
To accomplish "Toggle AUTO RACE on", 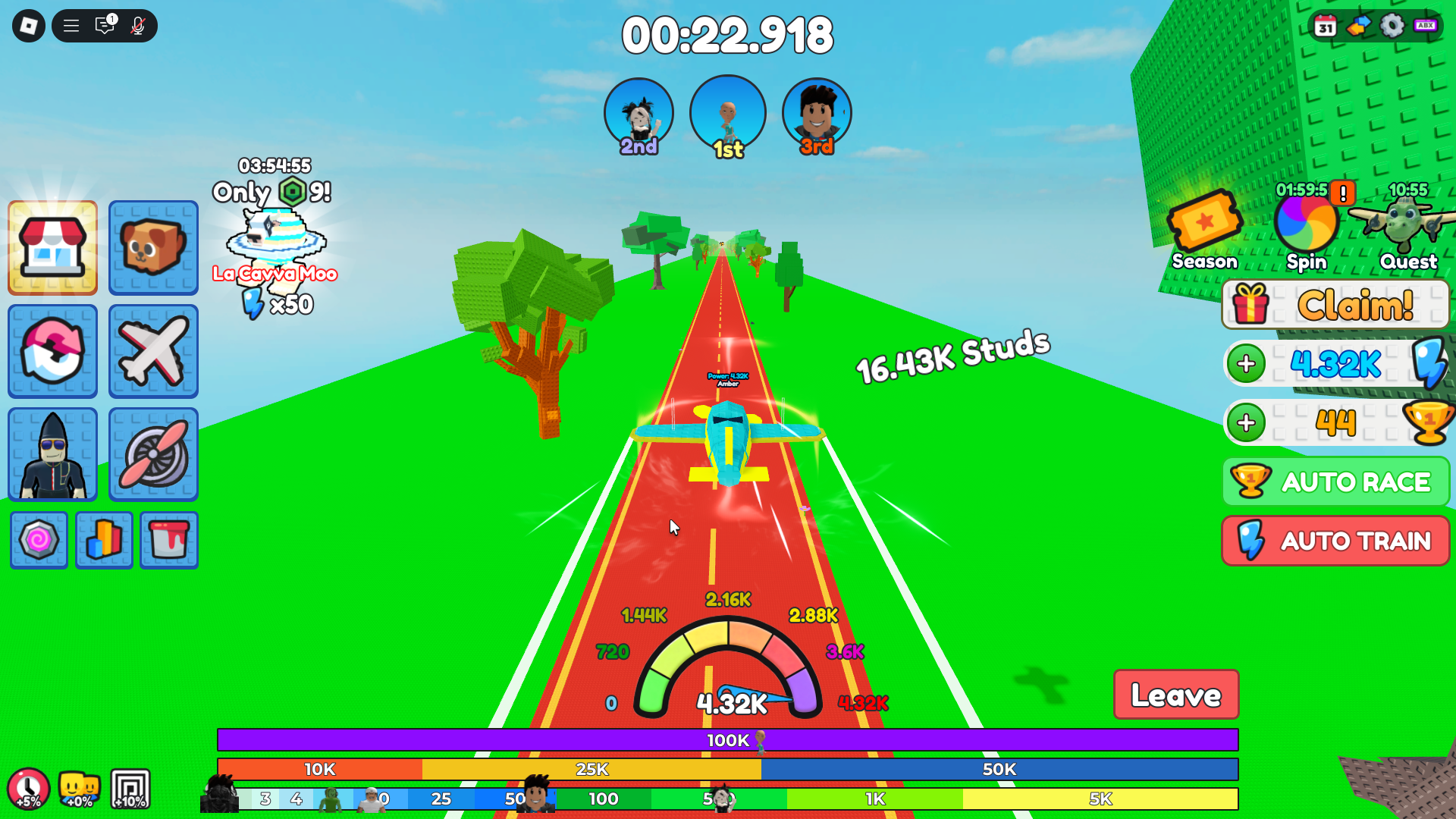I will [x=1335, y=482].
